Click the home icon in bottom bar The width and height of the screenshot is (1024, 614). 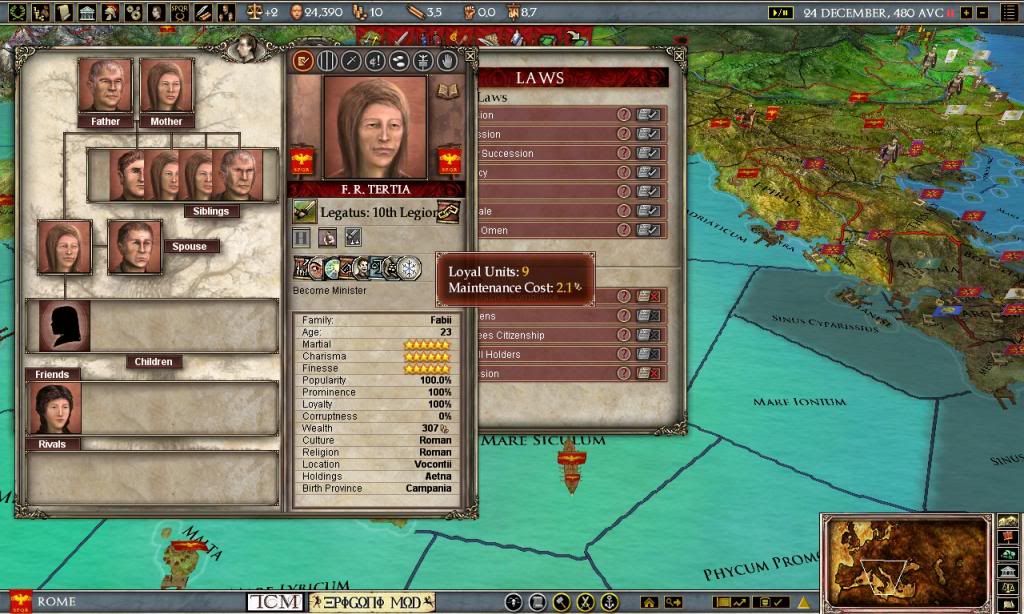650,602
